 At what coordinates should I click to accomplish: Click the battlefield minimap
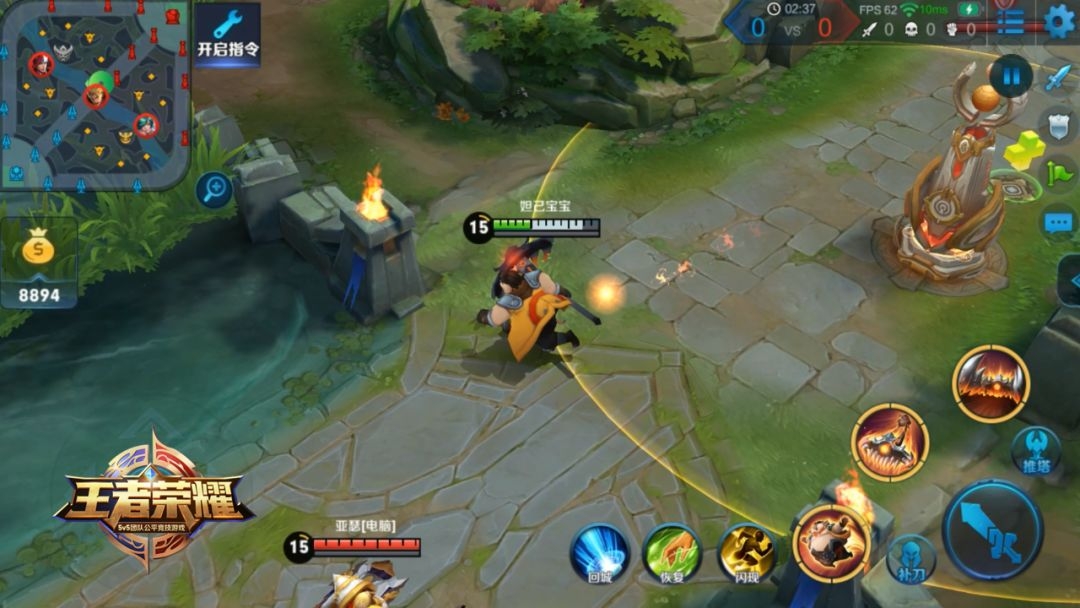(x=95, y=95)
